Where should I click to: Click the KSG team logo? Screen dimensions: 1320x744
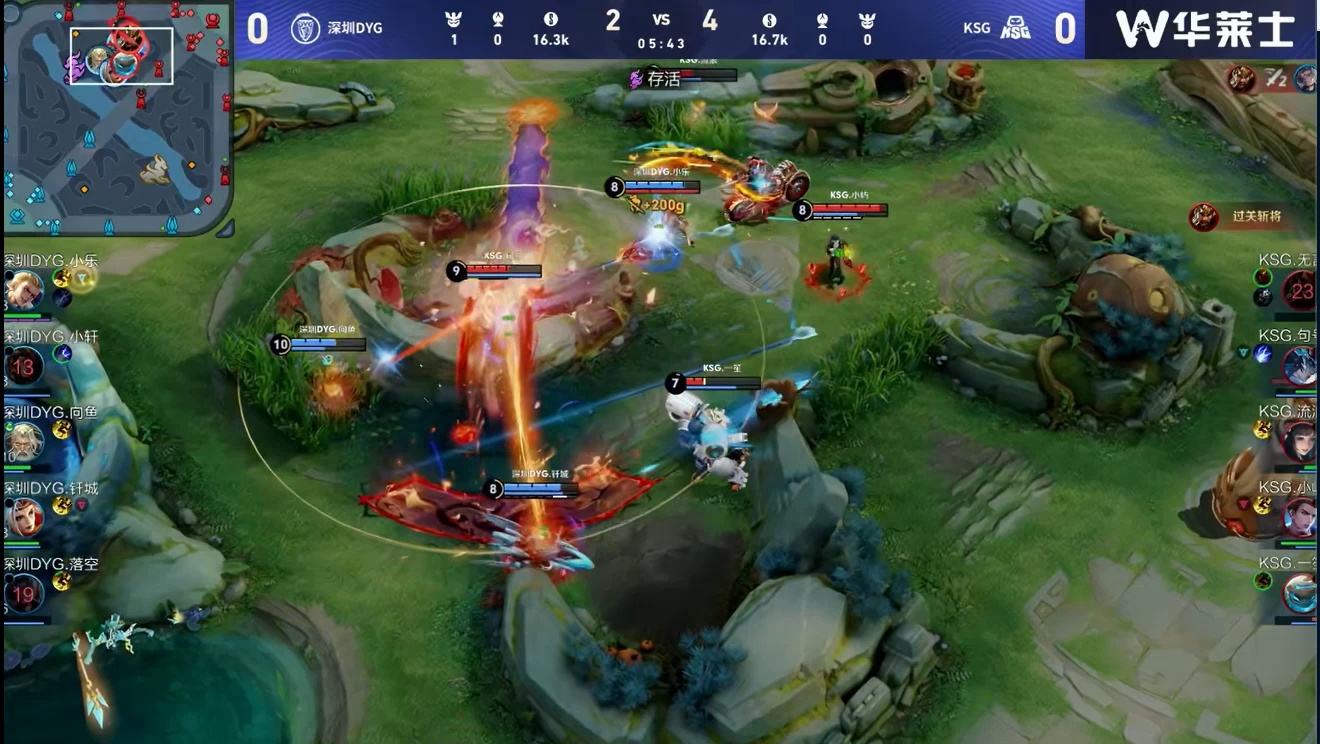[1015, 28]
